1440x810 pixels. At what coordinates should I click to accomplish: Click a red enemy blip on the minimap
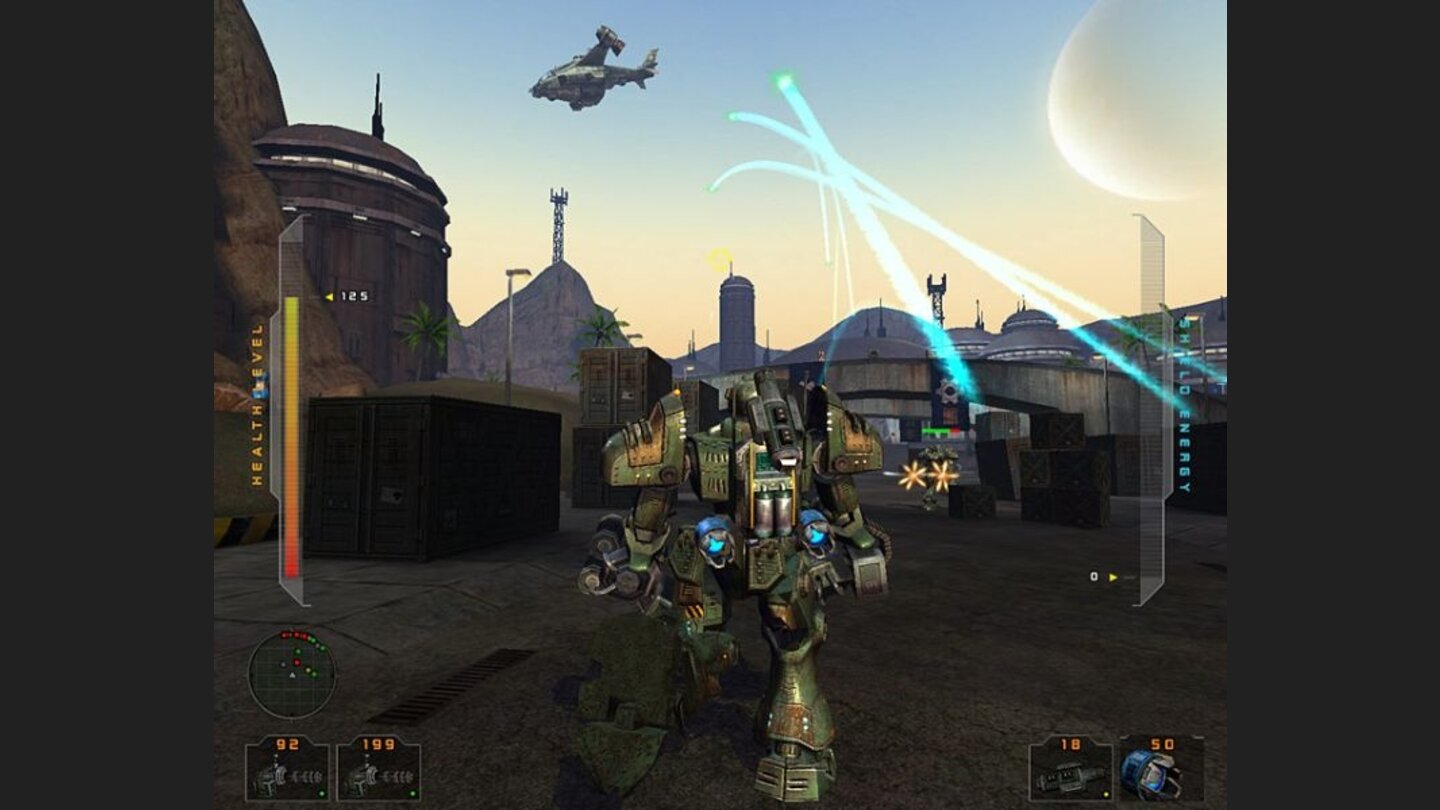point(297,663)
